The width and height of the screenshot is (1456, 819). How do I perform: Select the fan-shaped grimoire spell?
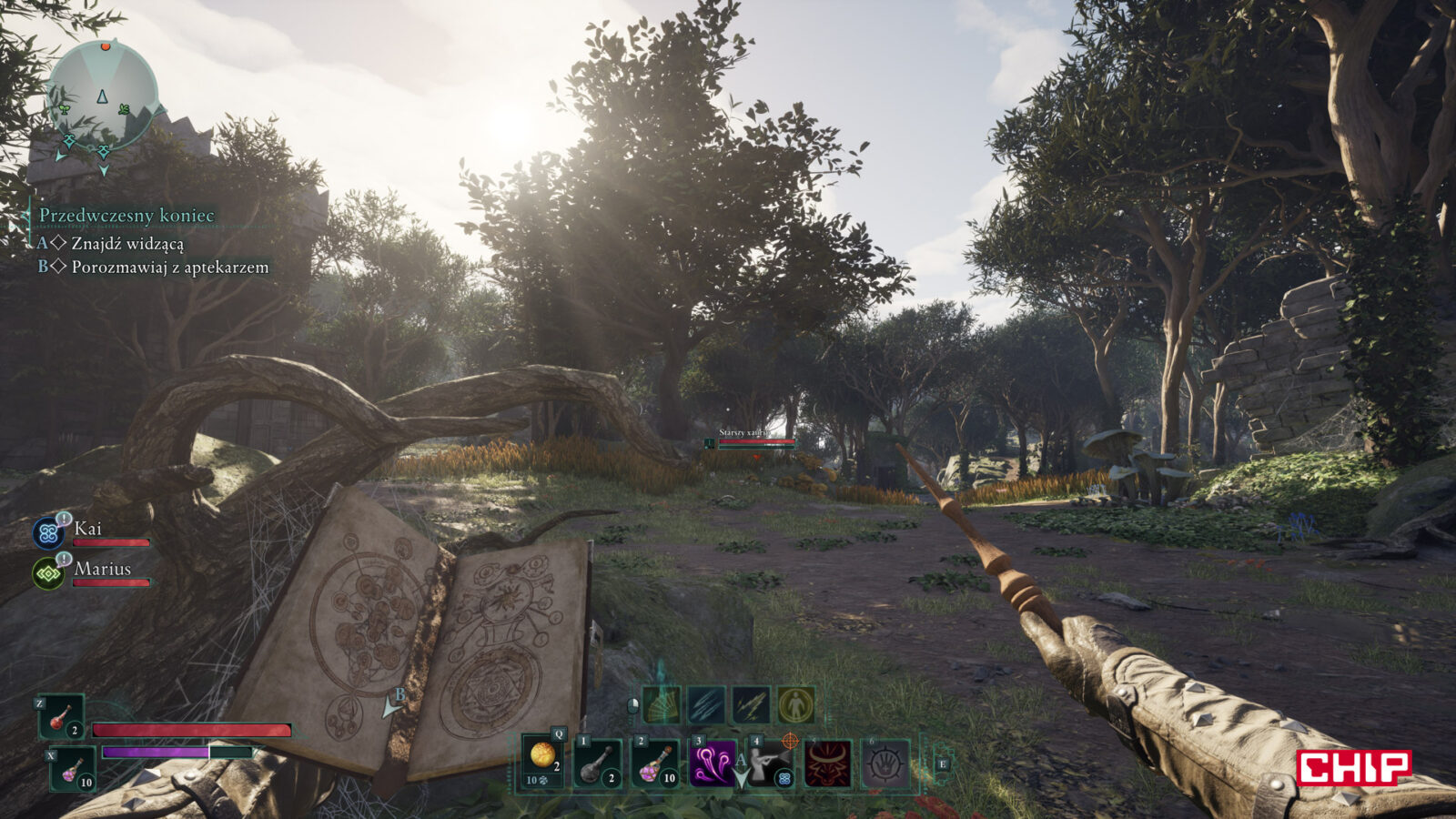click(x=662, y=705)
